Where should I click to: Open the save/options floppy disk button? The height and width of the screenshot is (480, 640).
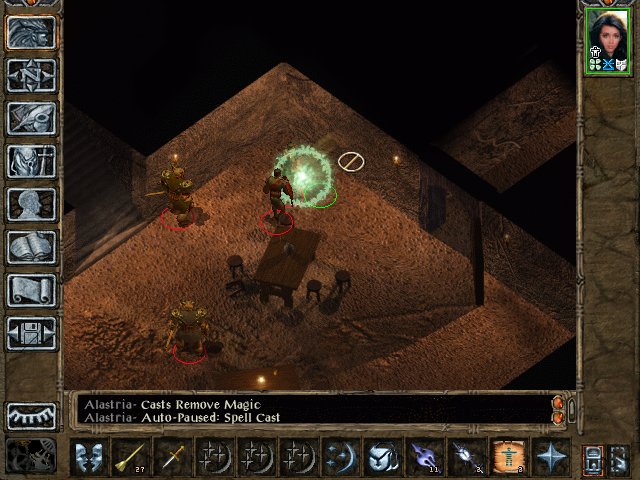coord(31,333)
